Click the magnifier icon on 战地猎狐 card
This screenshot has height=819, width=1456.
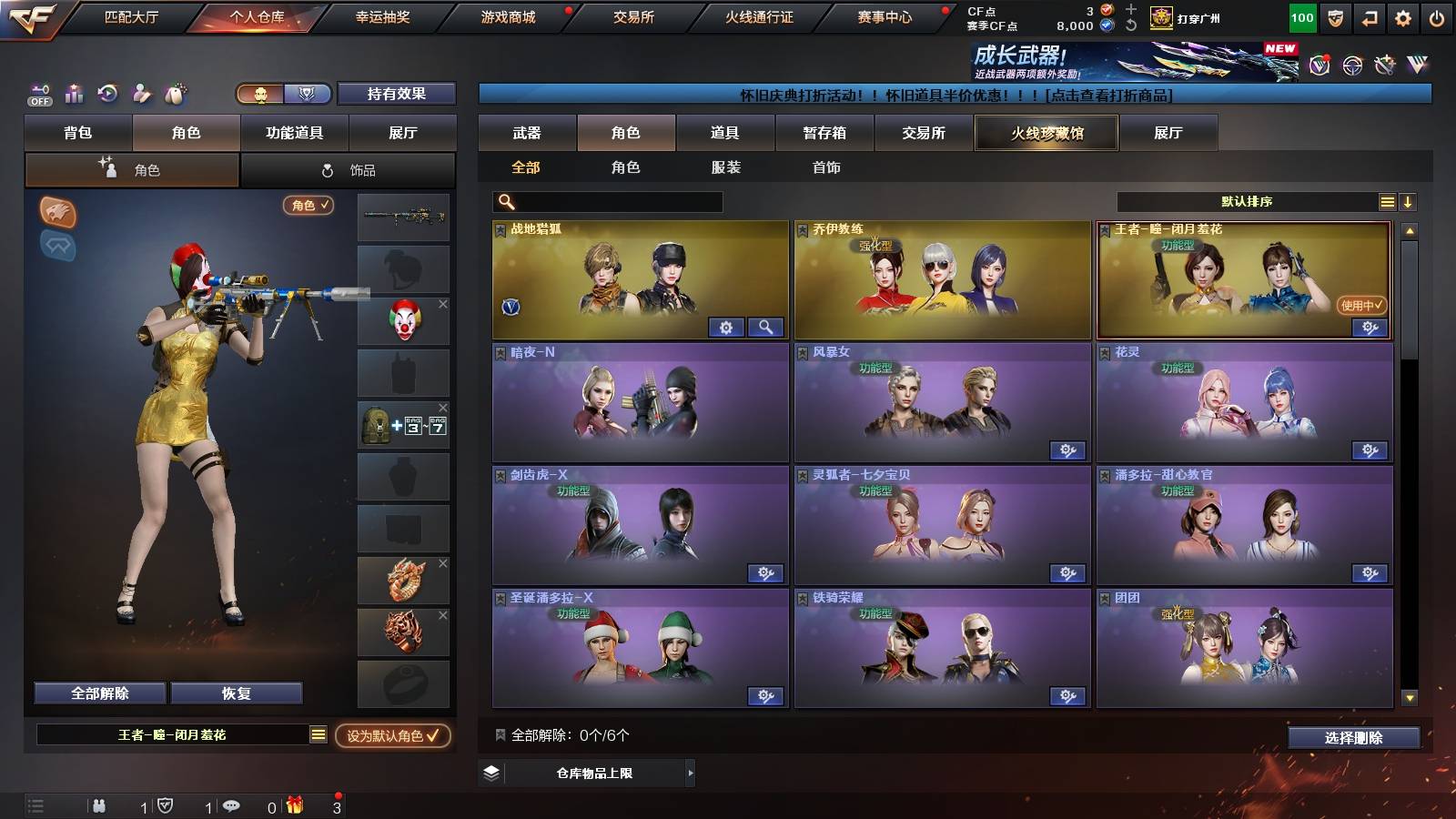(767, 326)
